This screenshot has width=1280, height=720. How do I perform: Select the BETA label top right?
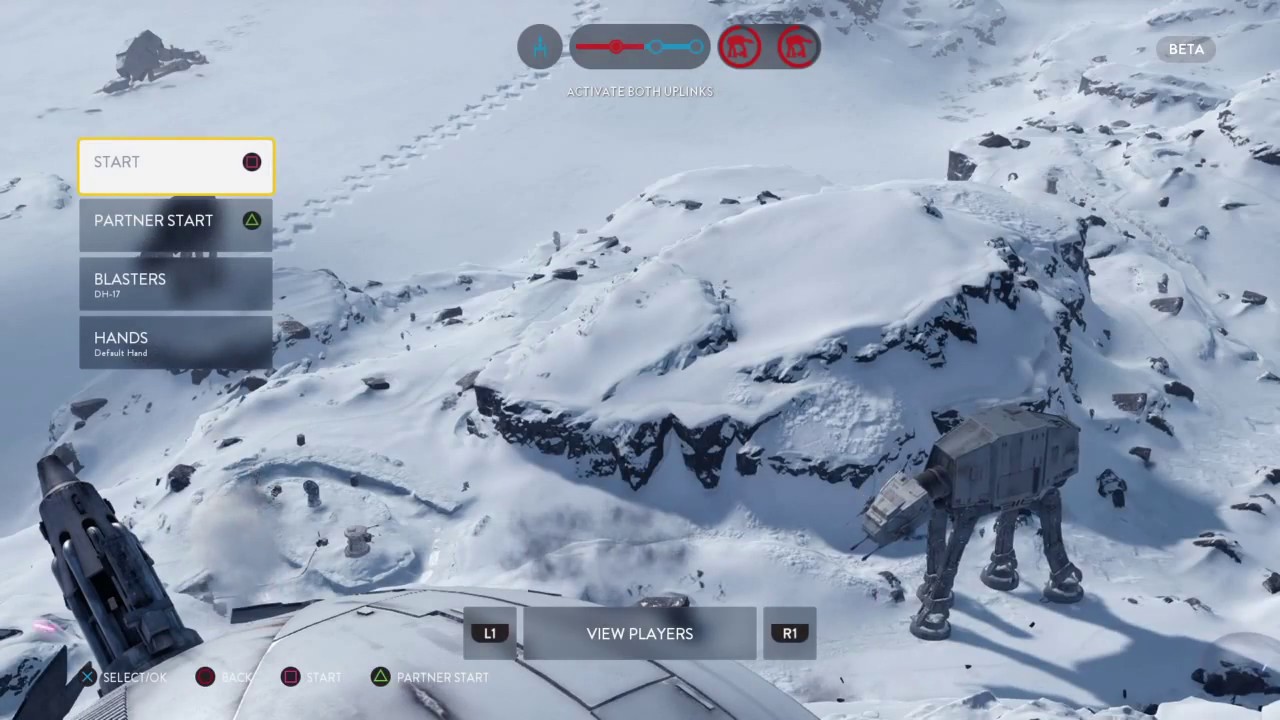click(1186, 49)
